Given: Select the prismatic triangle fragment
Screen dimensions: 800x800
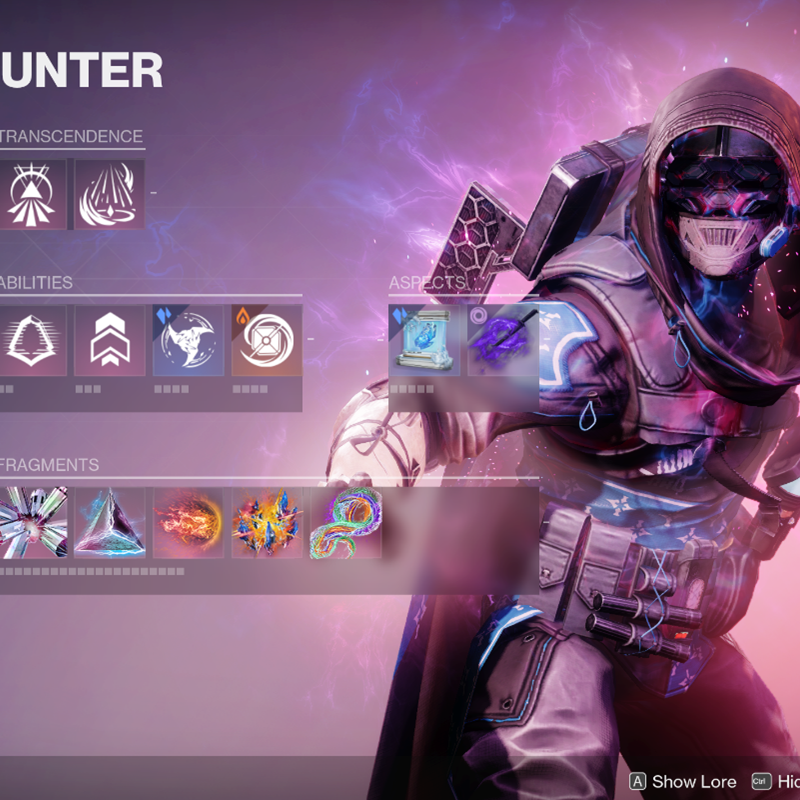Looking at the screenshot, I should point(110,523).
